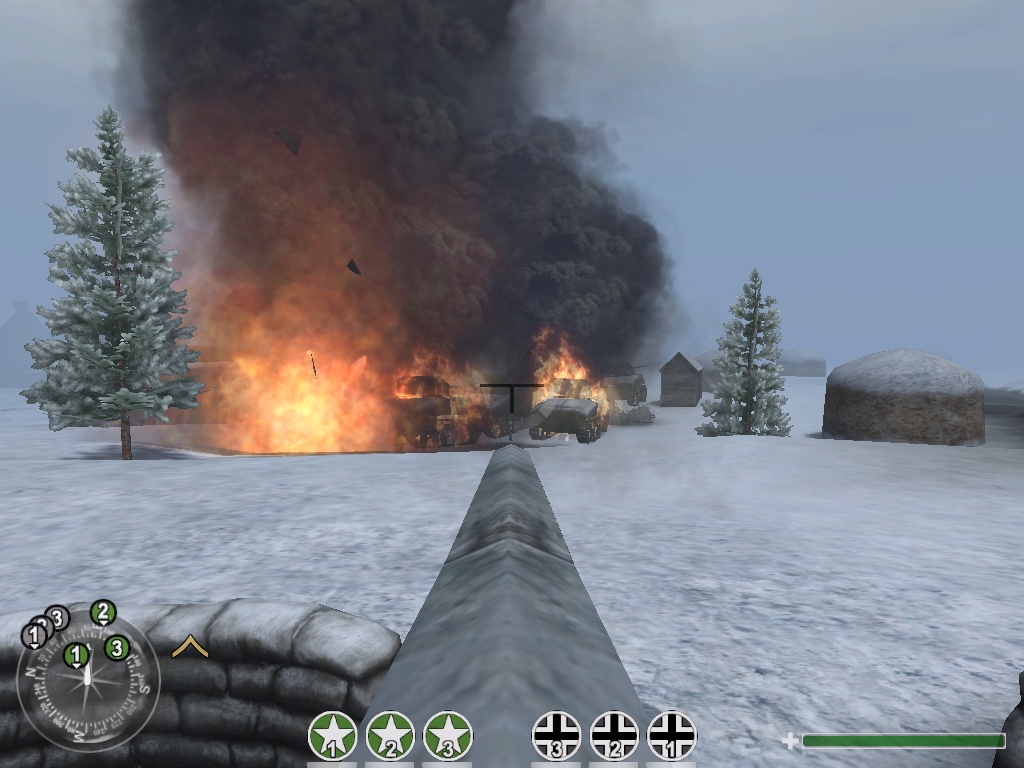Click the compass needle at the dial center

pyautogui.click(x=89, y=681)
